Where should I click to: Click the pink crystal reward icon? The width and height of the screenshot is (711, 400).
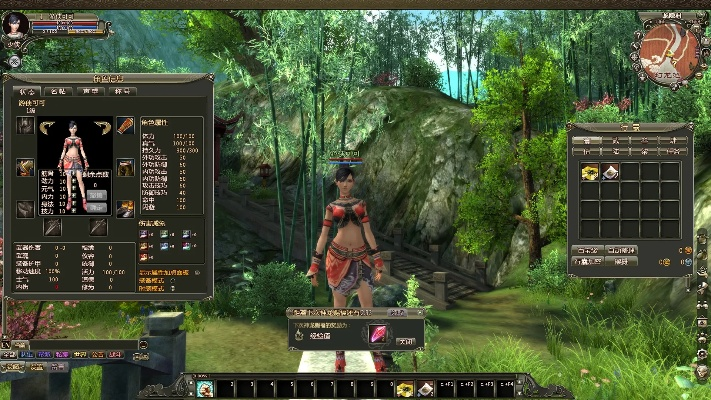(x=380, y=334)
